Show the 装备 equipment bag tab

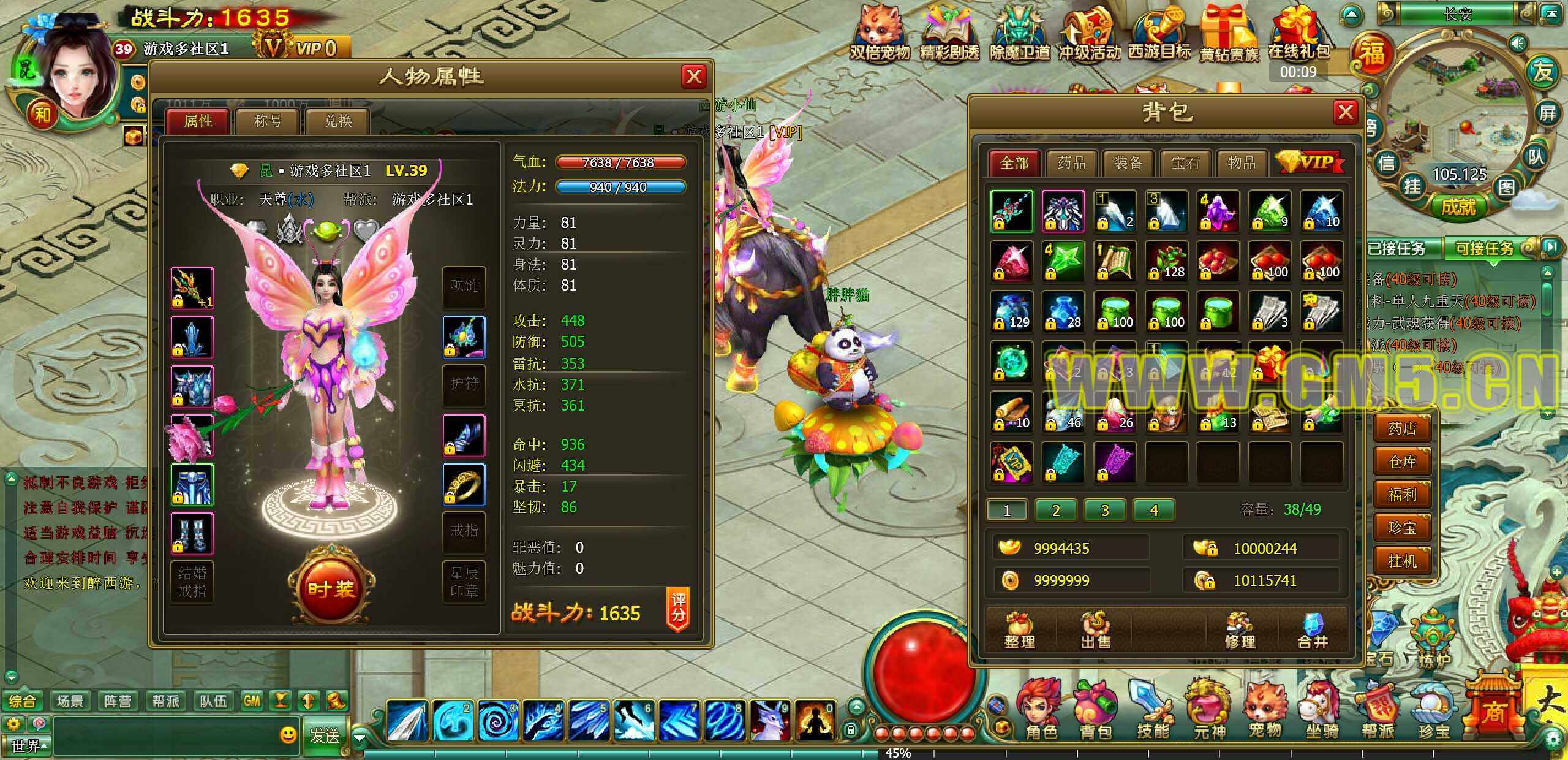[1128, 162]
